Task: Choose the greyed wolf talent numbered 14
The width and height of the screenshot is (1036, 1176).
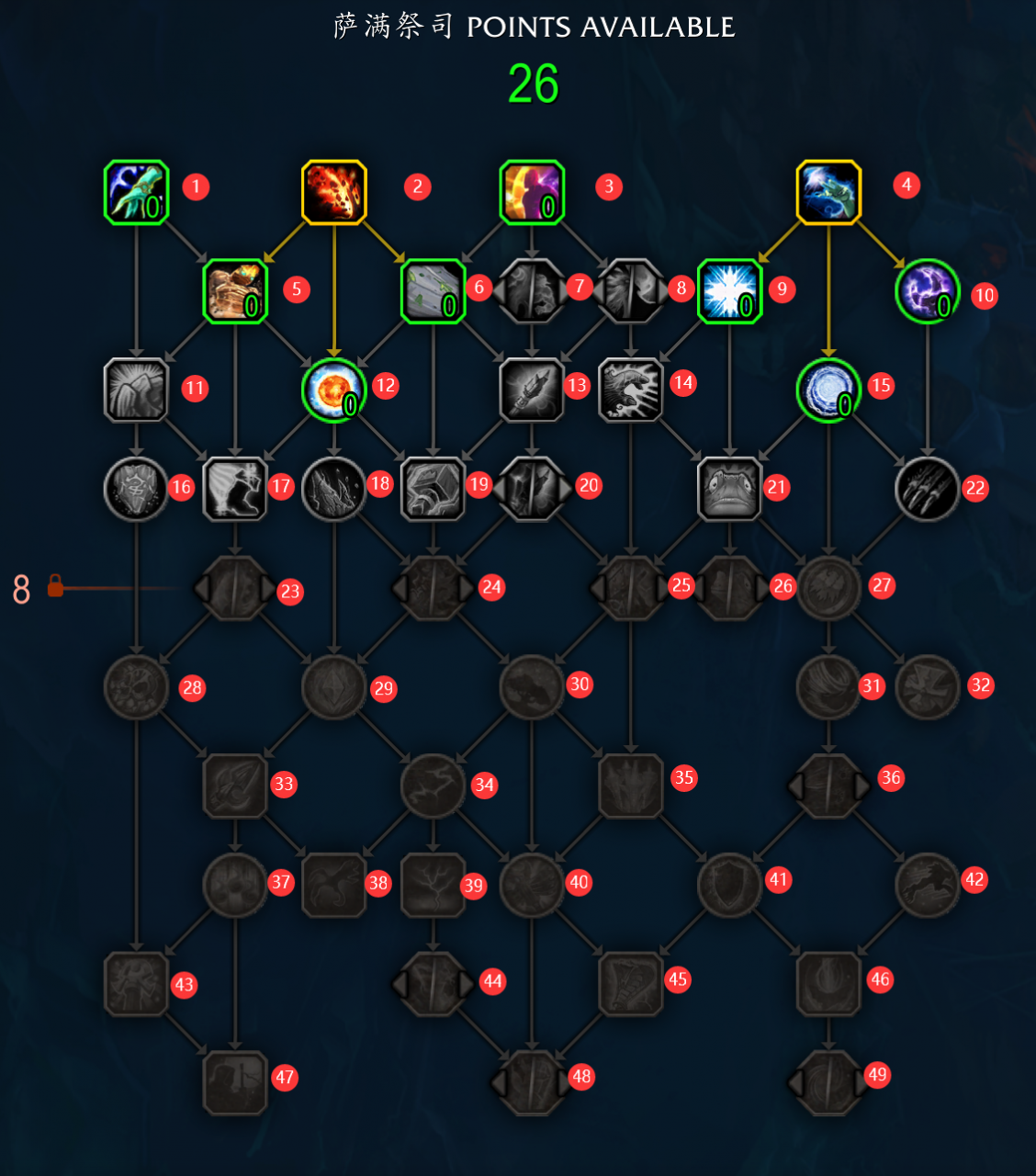Action: (630, 390)
